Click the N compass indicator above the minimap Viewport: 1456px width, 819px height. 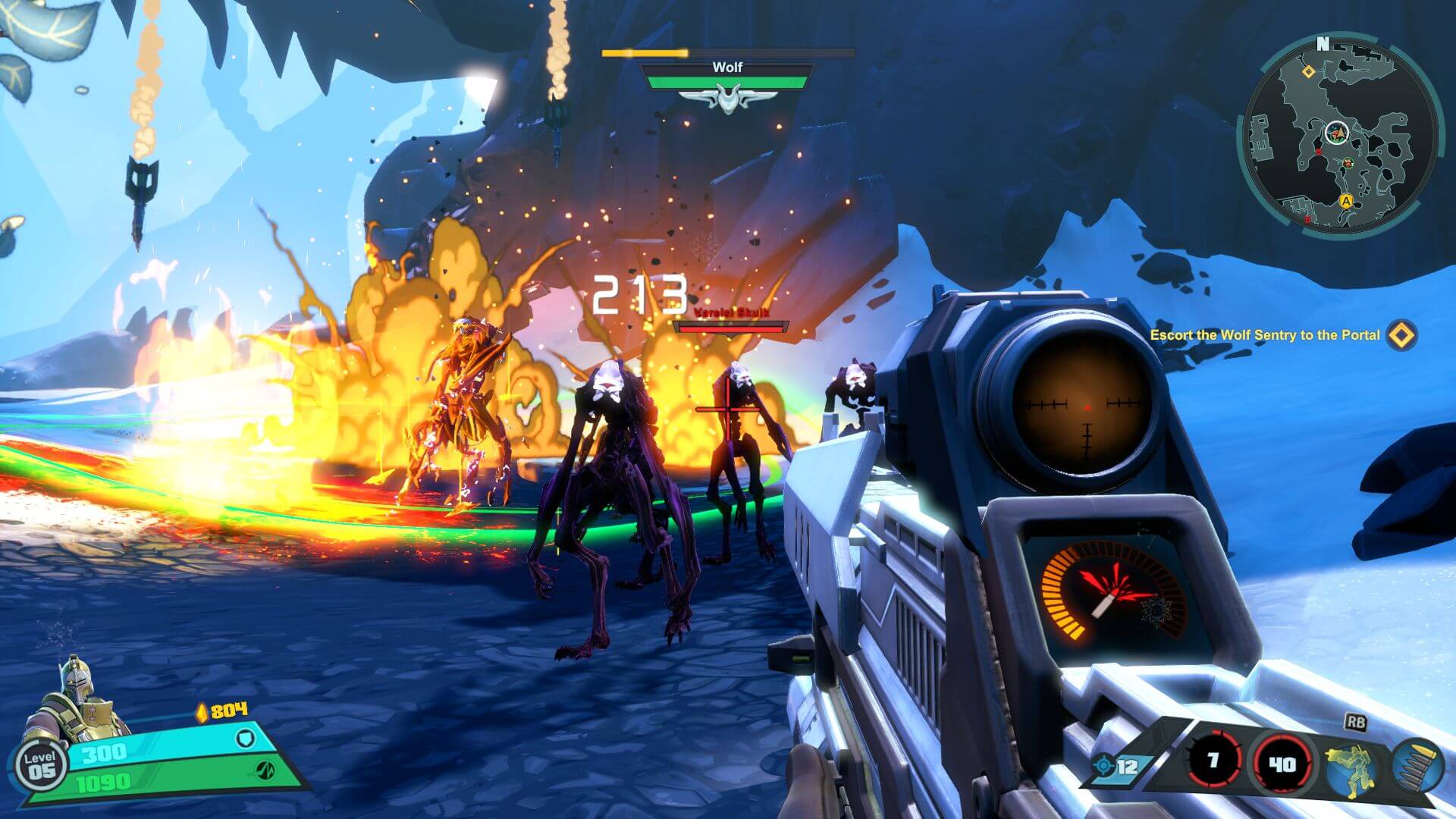point(1323,42)
